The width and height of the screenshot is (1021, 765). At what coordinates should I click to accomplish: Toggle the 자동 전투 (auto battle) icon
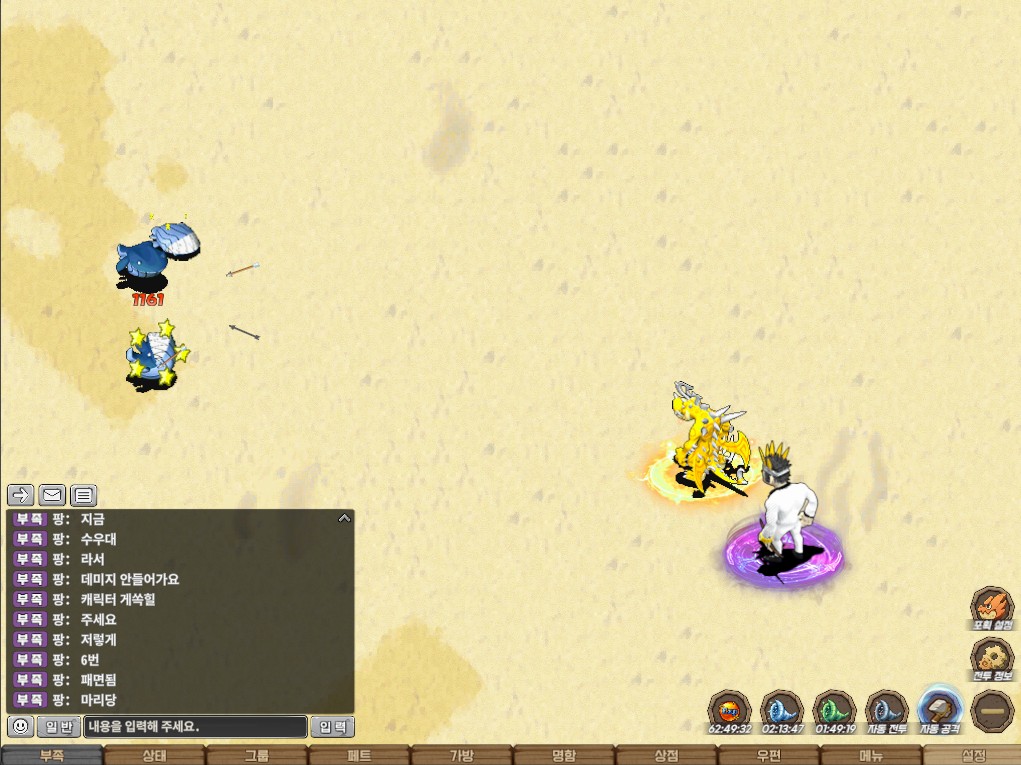pos(886,710)
